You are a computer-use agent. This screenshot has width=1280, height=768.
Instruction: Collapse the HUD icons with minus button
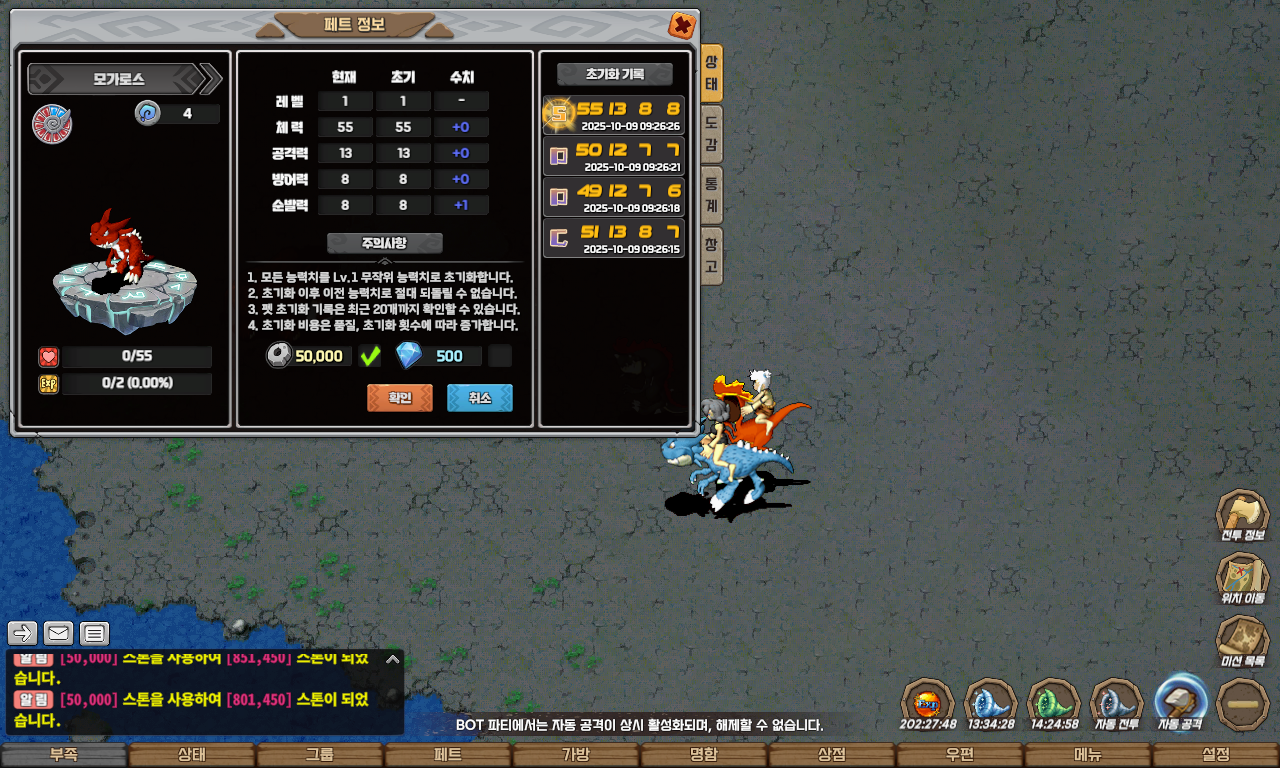(1244, 704)
